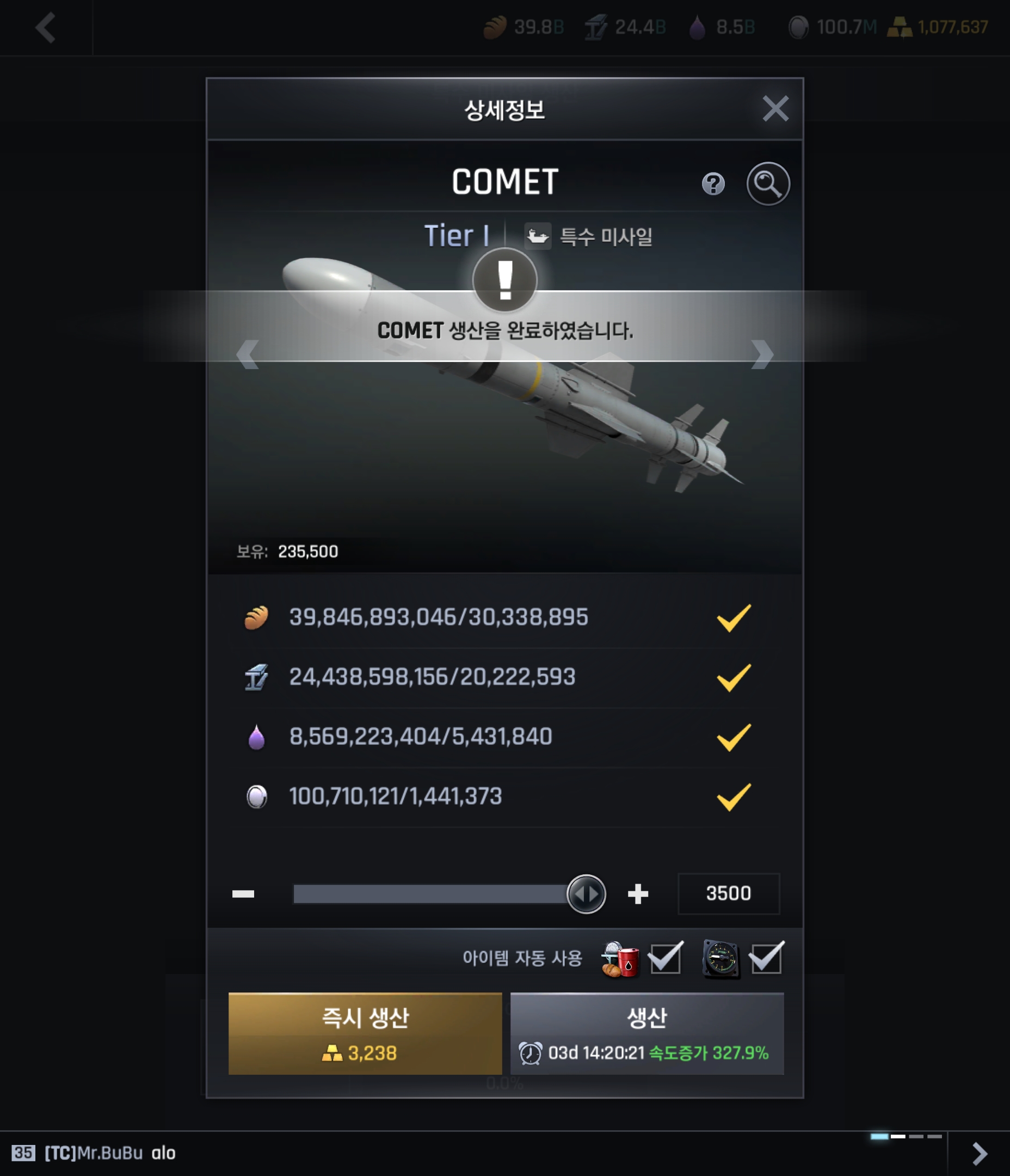Go back with the top-left arrow

(45, 27)
